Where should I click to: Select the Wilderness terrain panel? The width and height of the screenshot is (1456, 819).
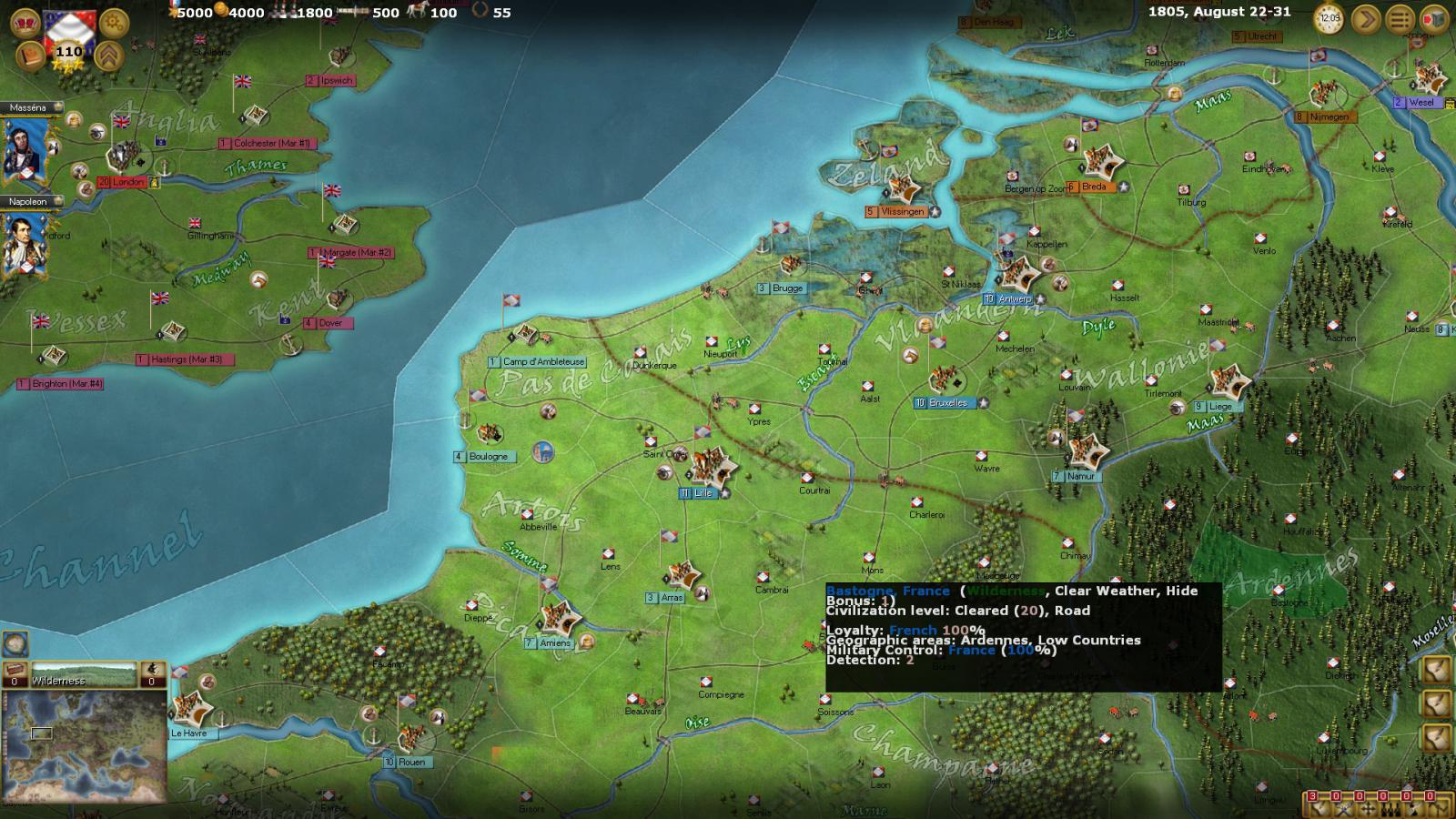coord(85,675)
